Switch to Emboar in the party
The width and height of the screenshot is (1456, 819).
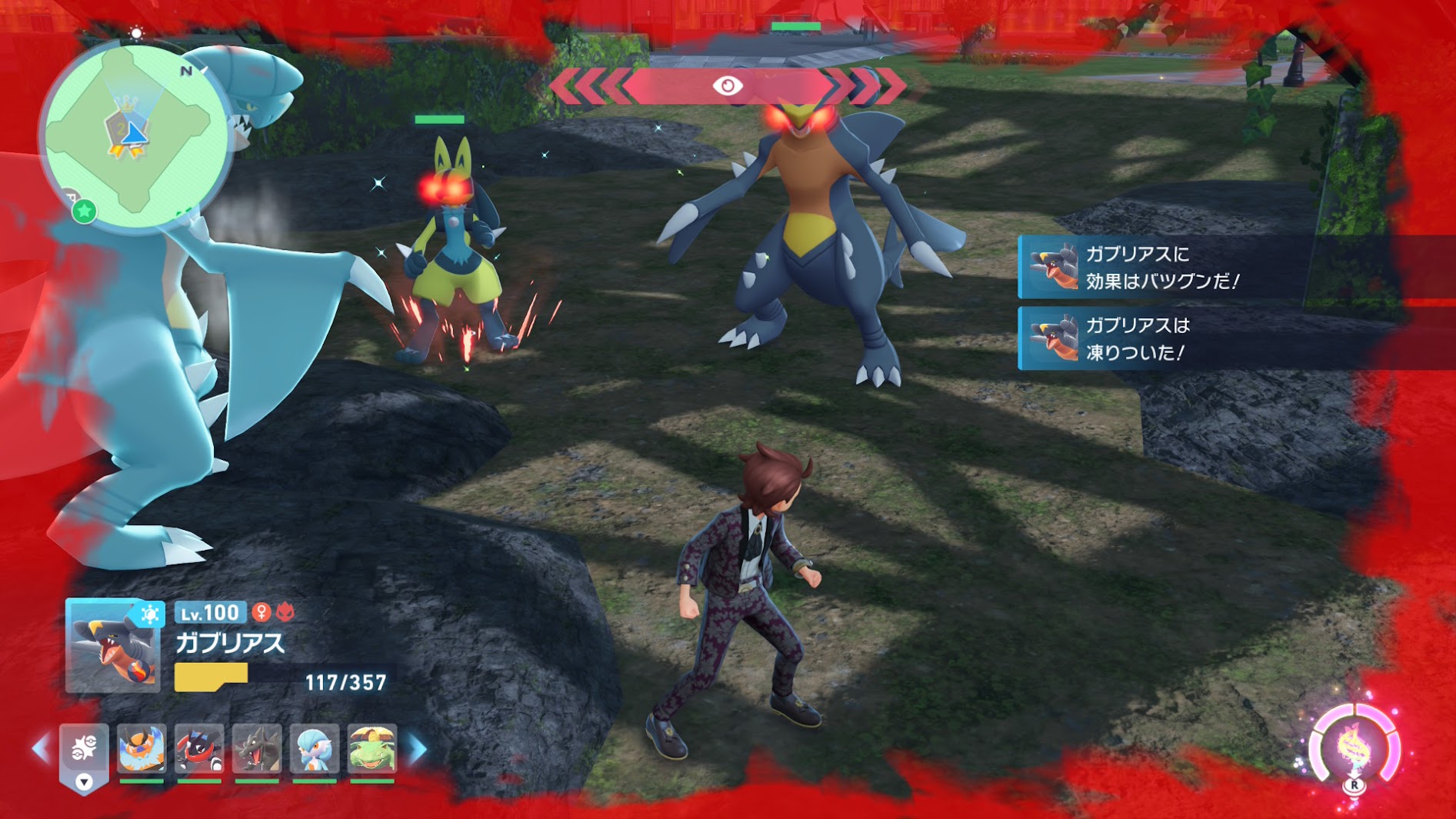pos(142,748)
